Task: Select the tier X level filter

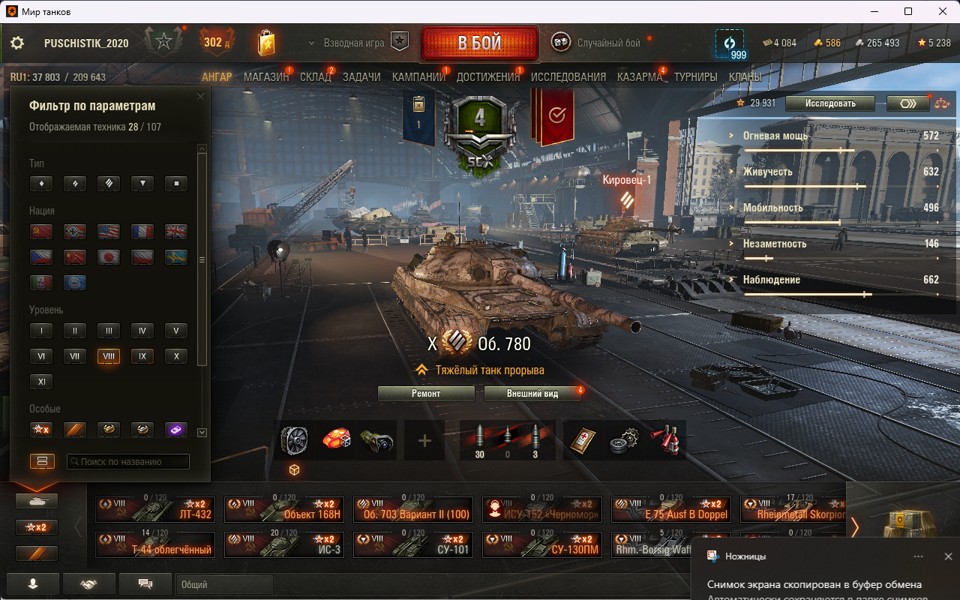Action: click(175, 356)
